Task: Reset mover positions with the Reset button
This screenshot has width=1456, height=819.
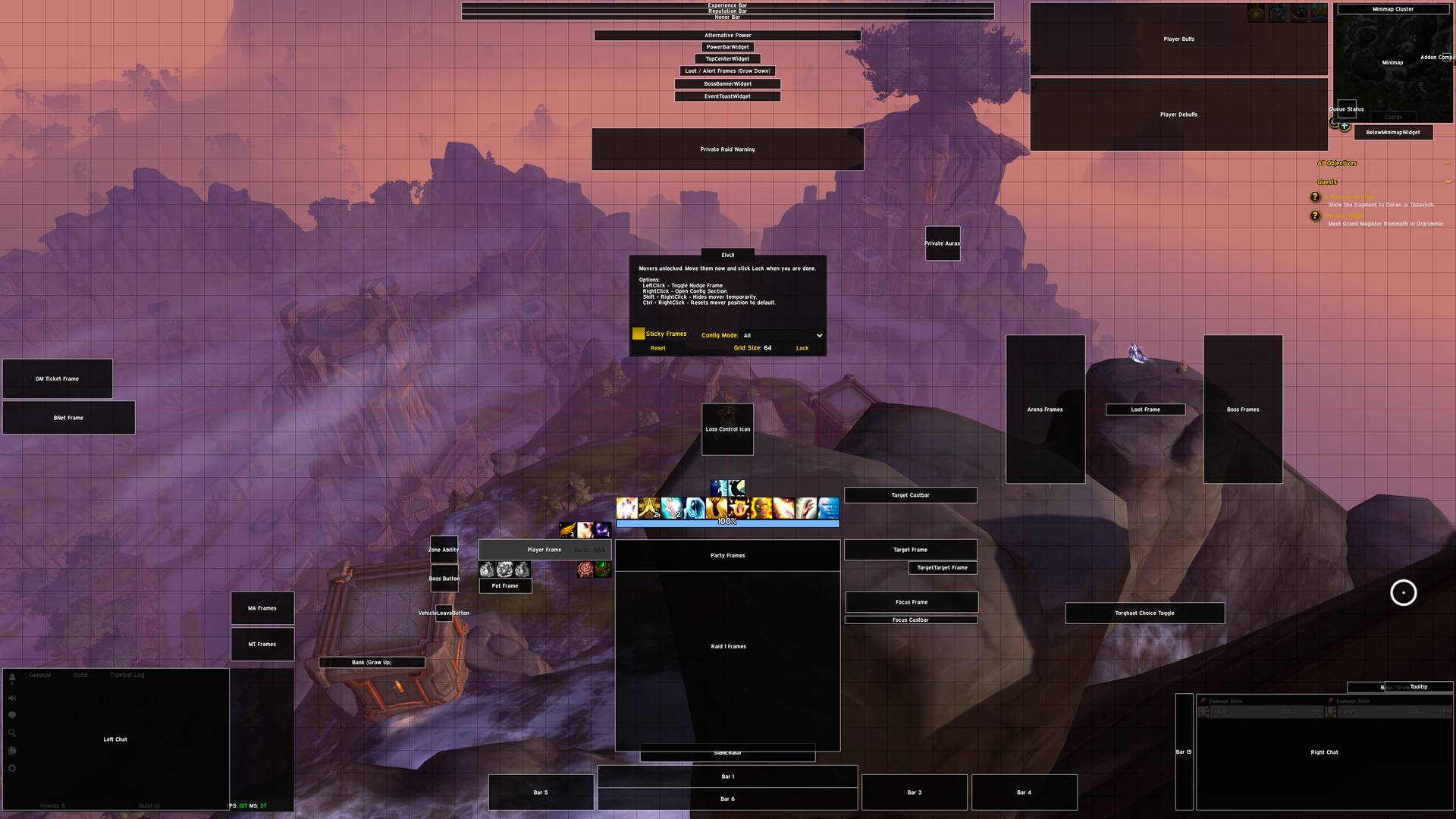Action: [x=657, y=348]
